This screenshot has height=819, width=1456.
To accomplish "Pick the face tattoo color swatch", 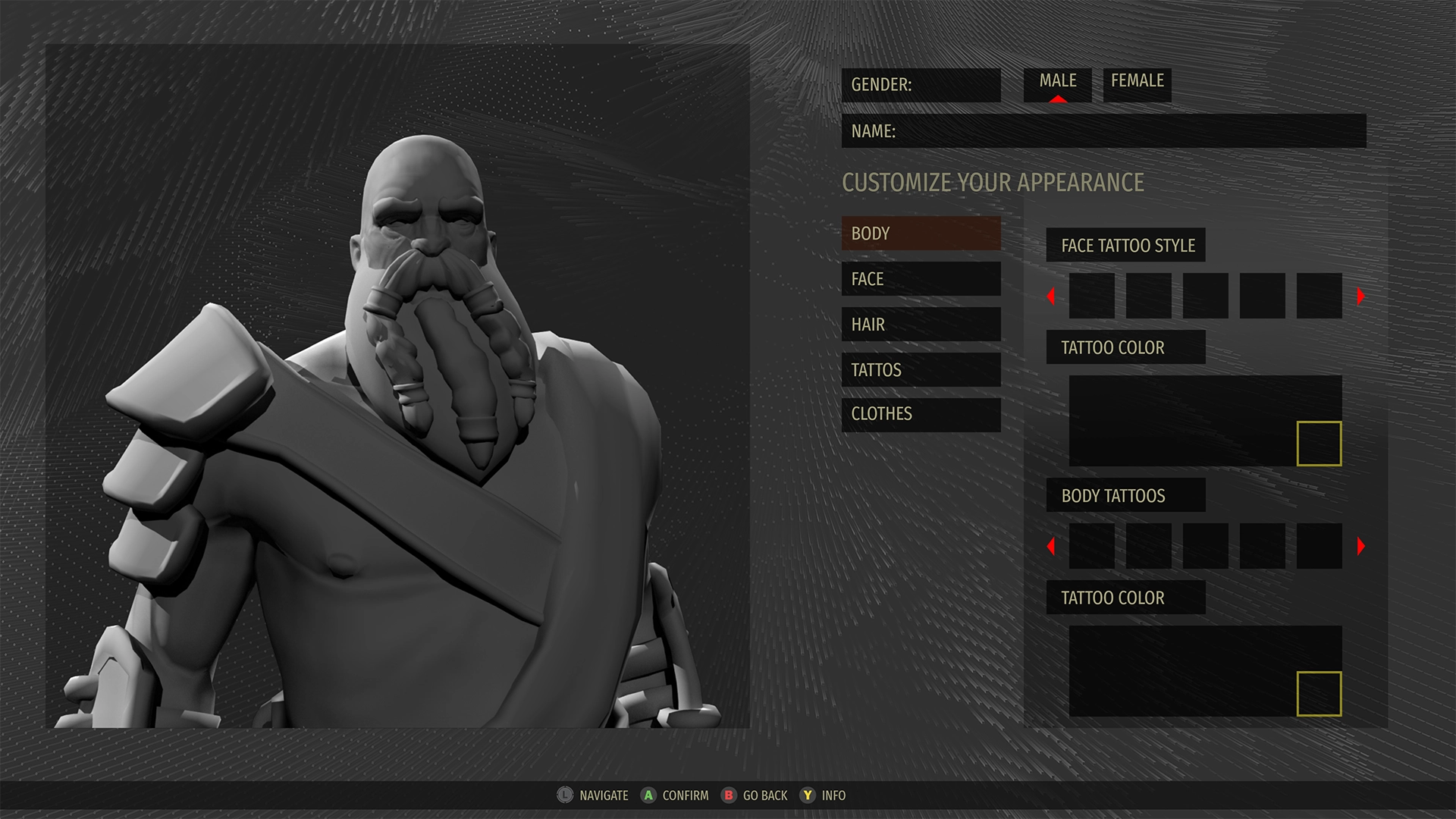I will pos(1319,444).
